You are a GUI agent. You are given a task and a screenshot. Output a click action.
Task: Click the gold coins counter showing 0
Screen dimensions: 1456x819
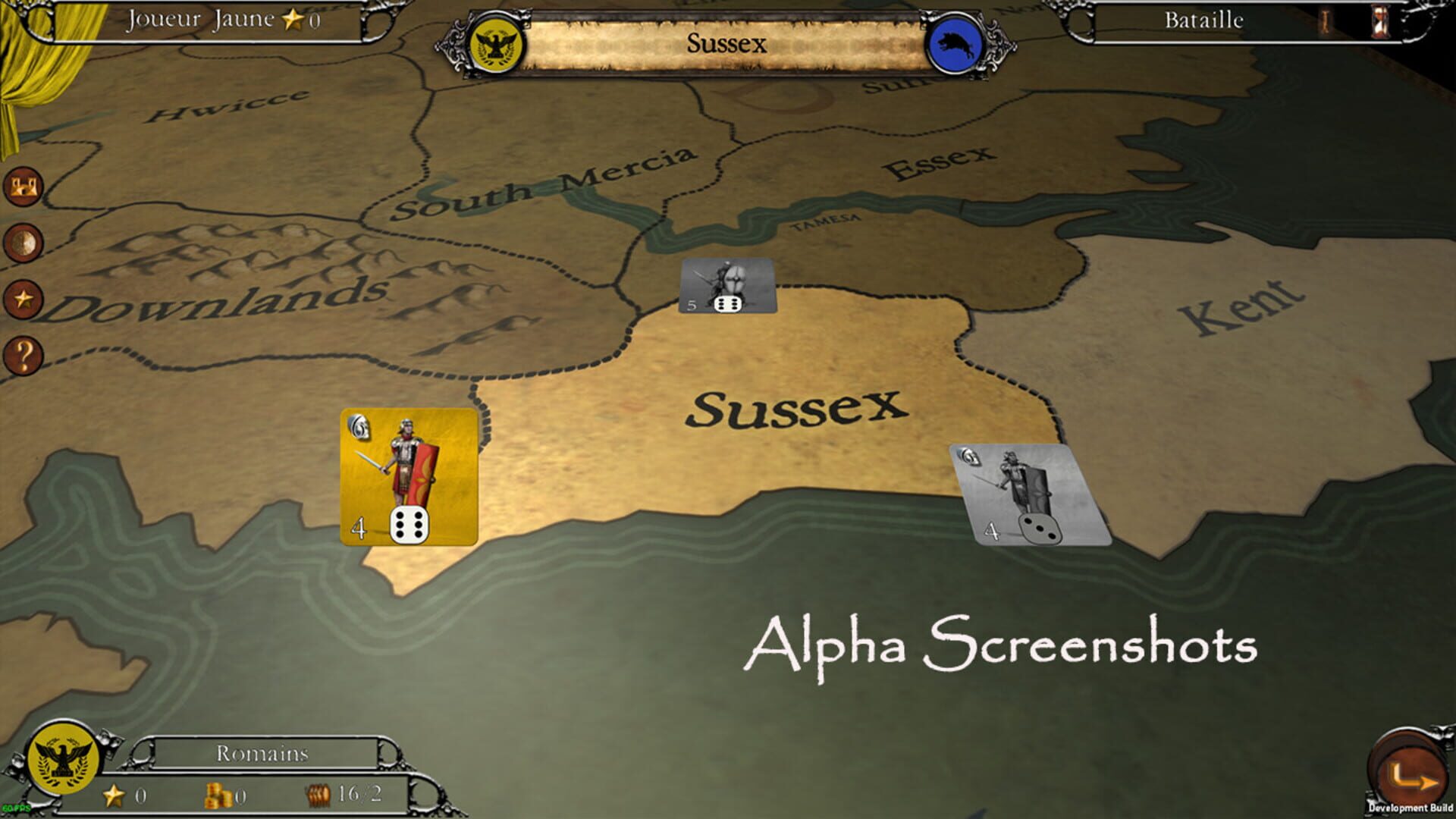225,795
